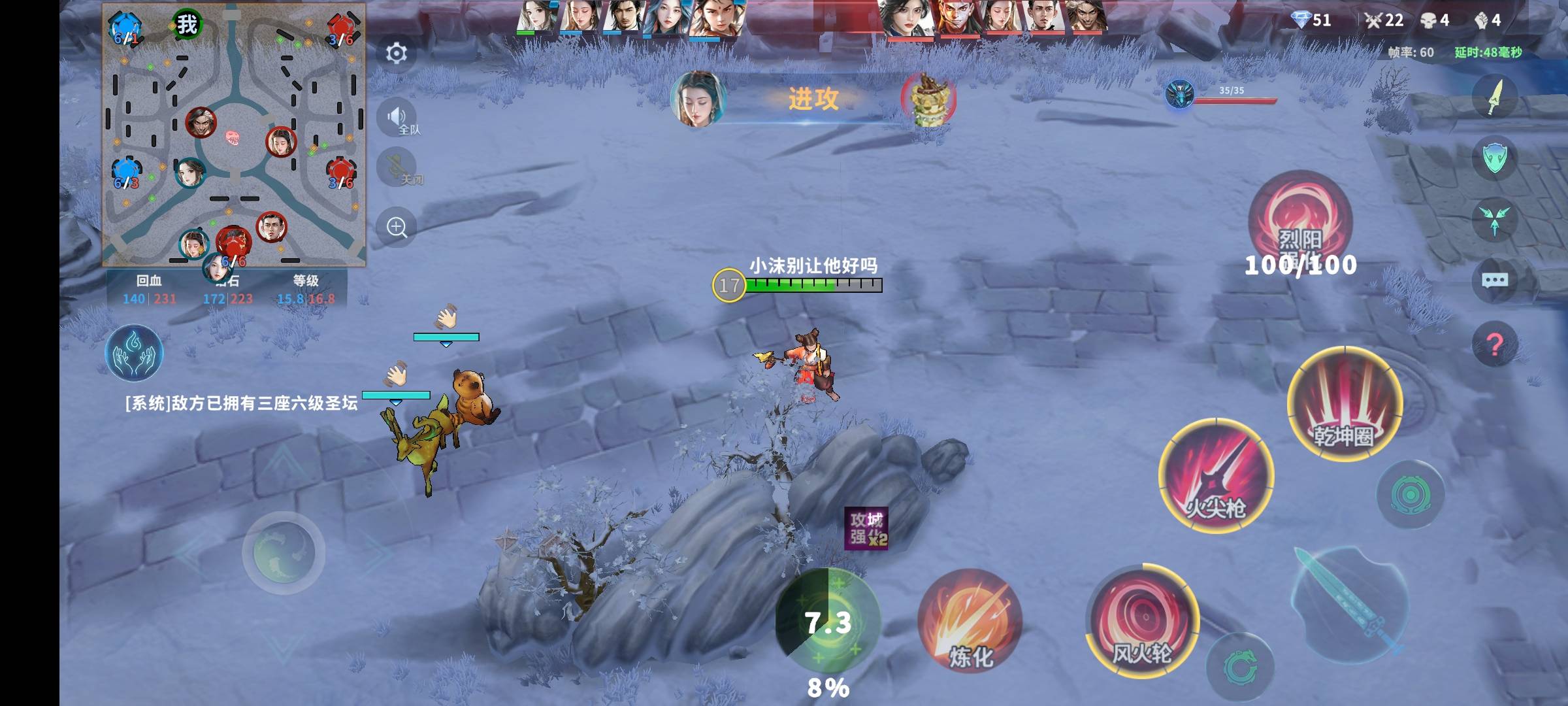Tap the blue flame hands icon
Screen dimensions: 1568x706
(x=134, y=353)
